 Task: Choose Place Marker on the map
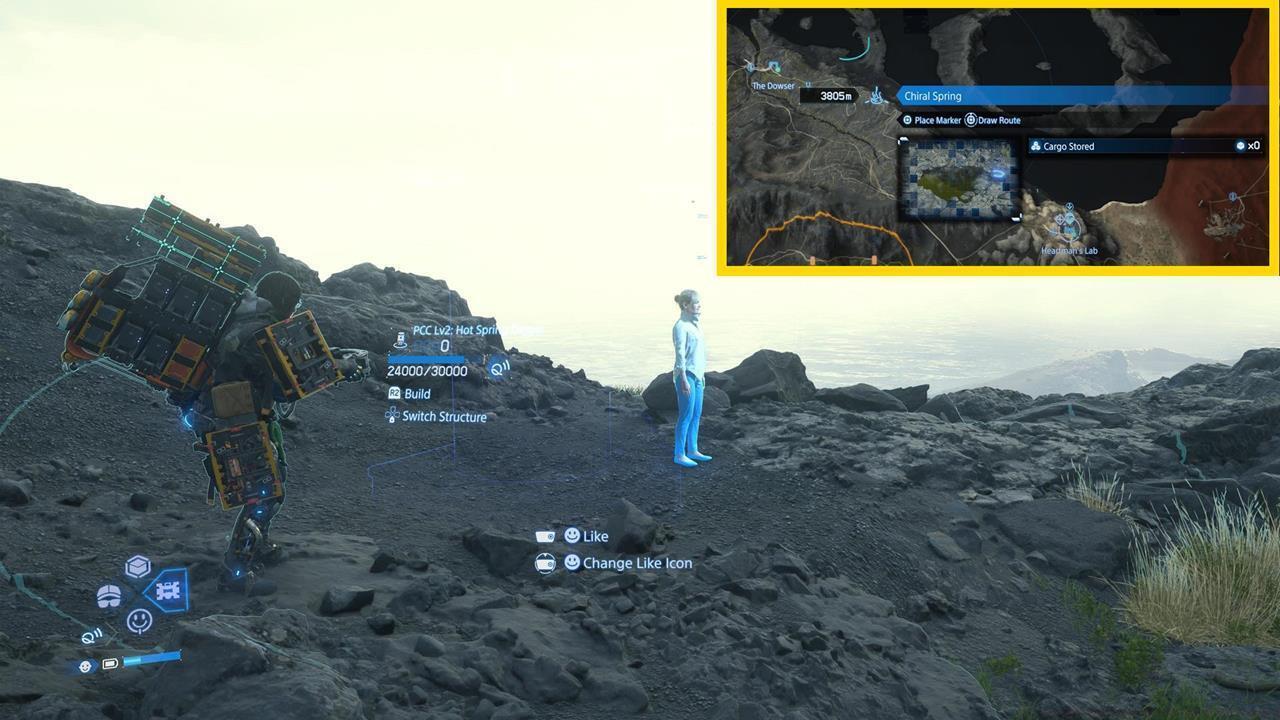pos(935,119)
